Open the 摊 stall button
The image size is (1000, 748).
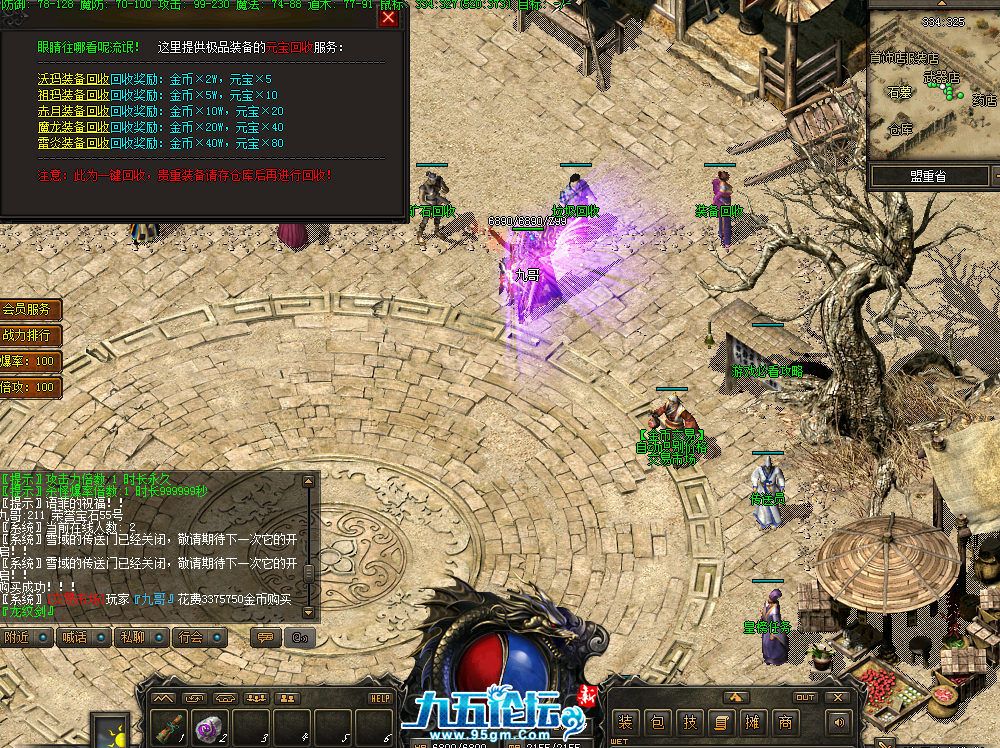(753, 722)
